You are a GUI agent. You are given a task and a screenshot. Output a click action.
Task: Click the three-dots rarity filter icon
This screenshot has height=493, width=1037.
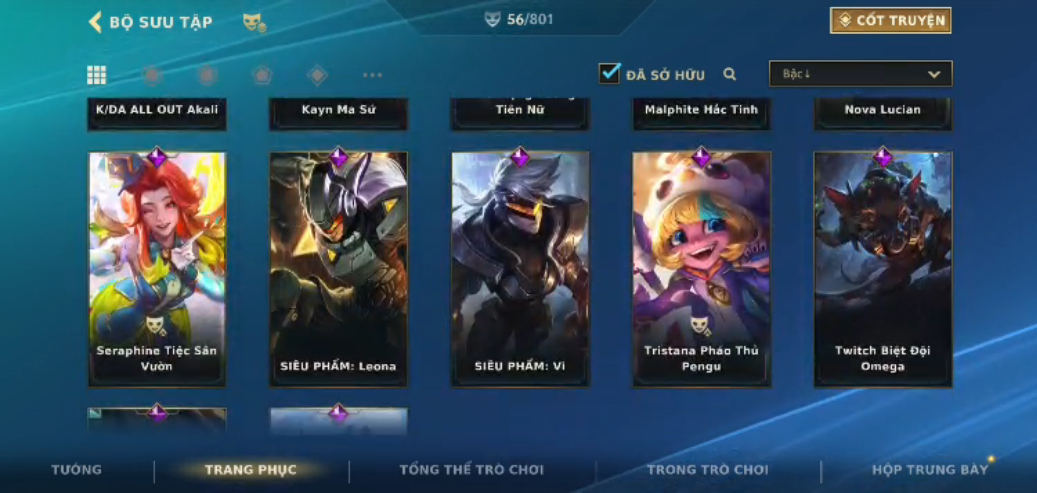372,75
